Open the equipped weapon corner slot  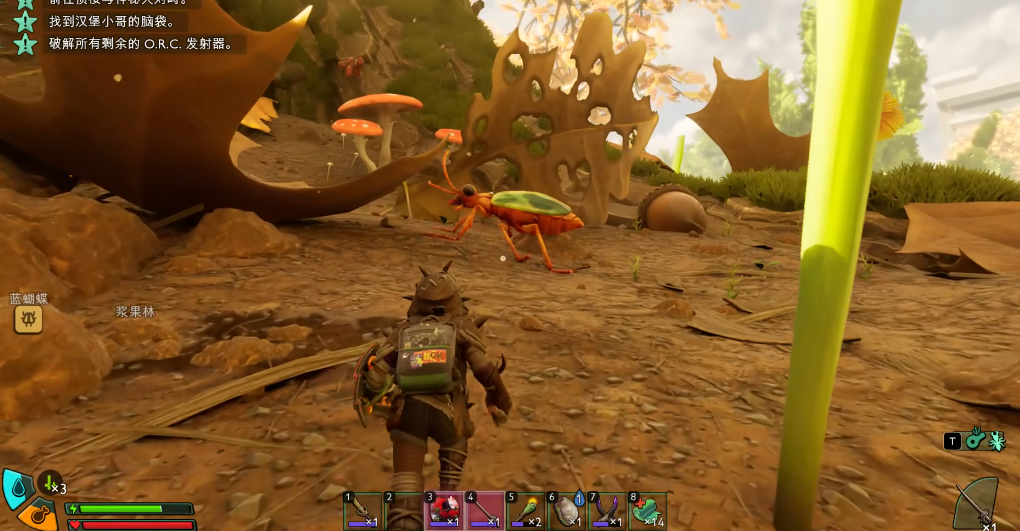pyautogui.click(x=977, y=504)
